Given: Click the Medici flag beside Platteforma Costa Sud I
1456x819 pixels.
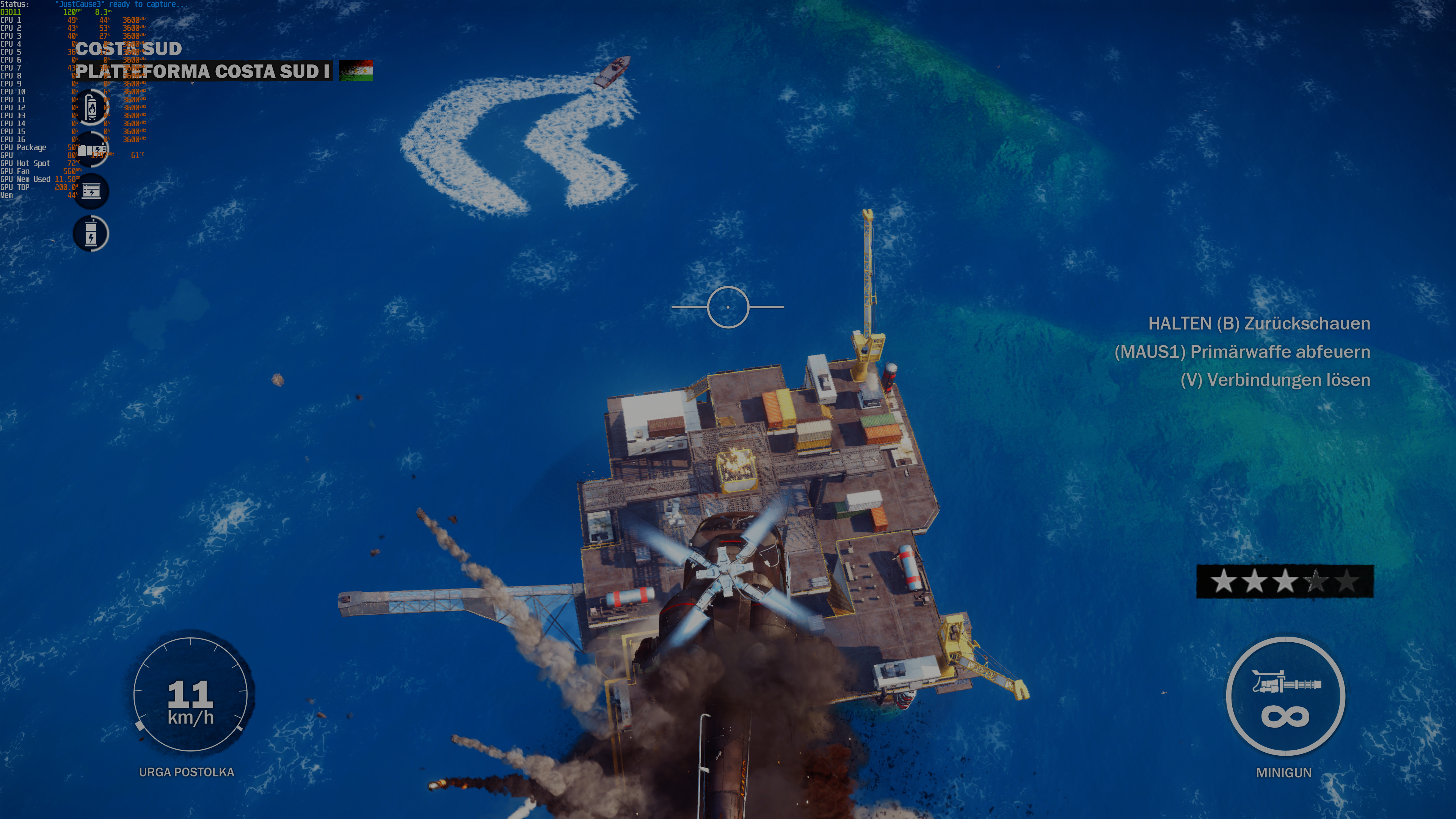Looking at the screenshot, I should (356, 71).
